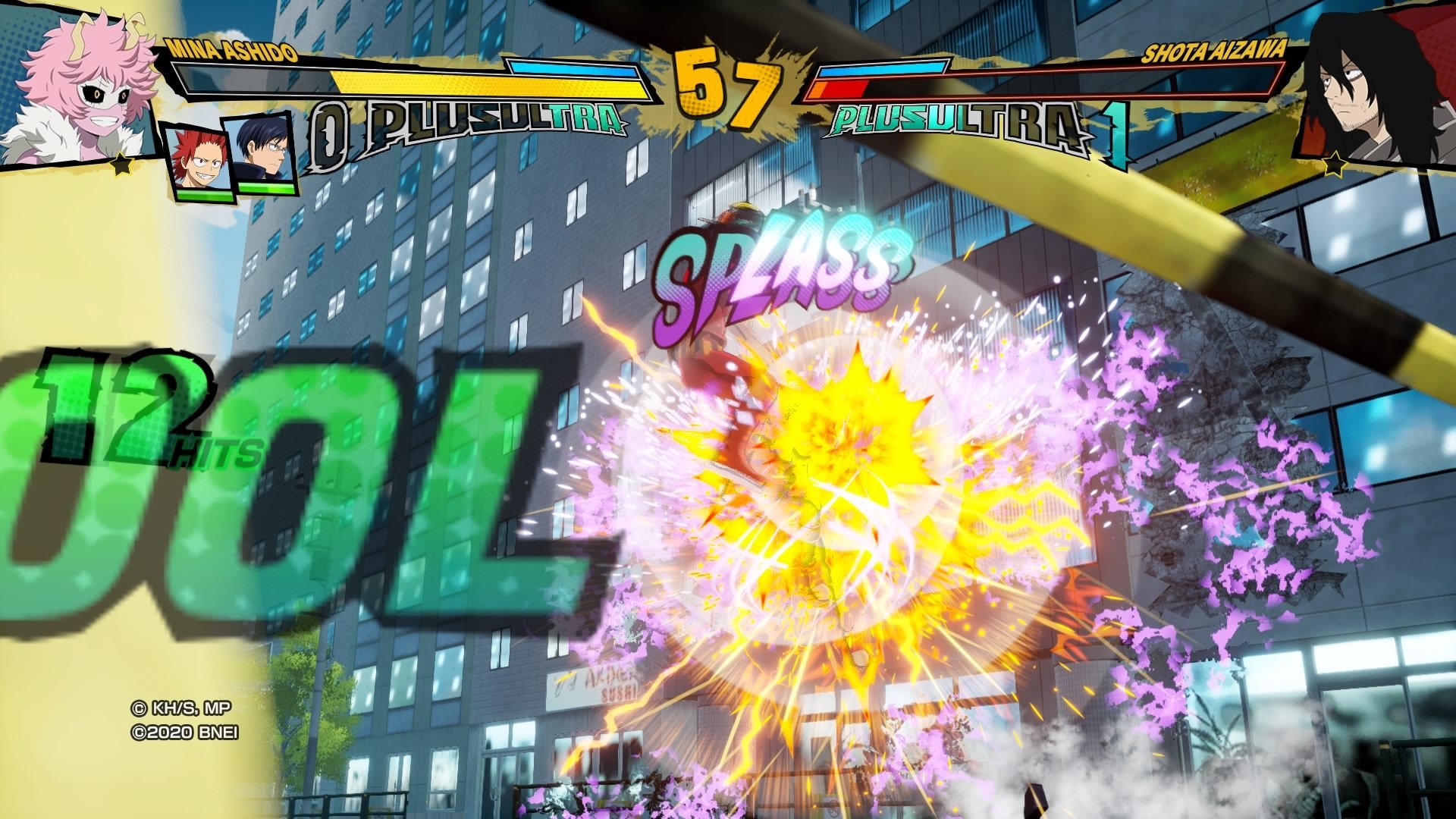Activate the Iida sidekick icon with glasses

tap(263, 154)
